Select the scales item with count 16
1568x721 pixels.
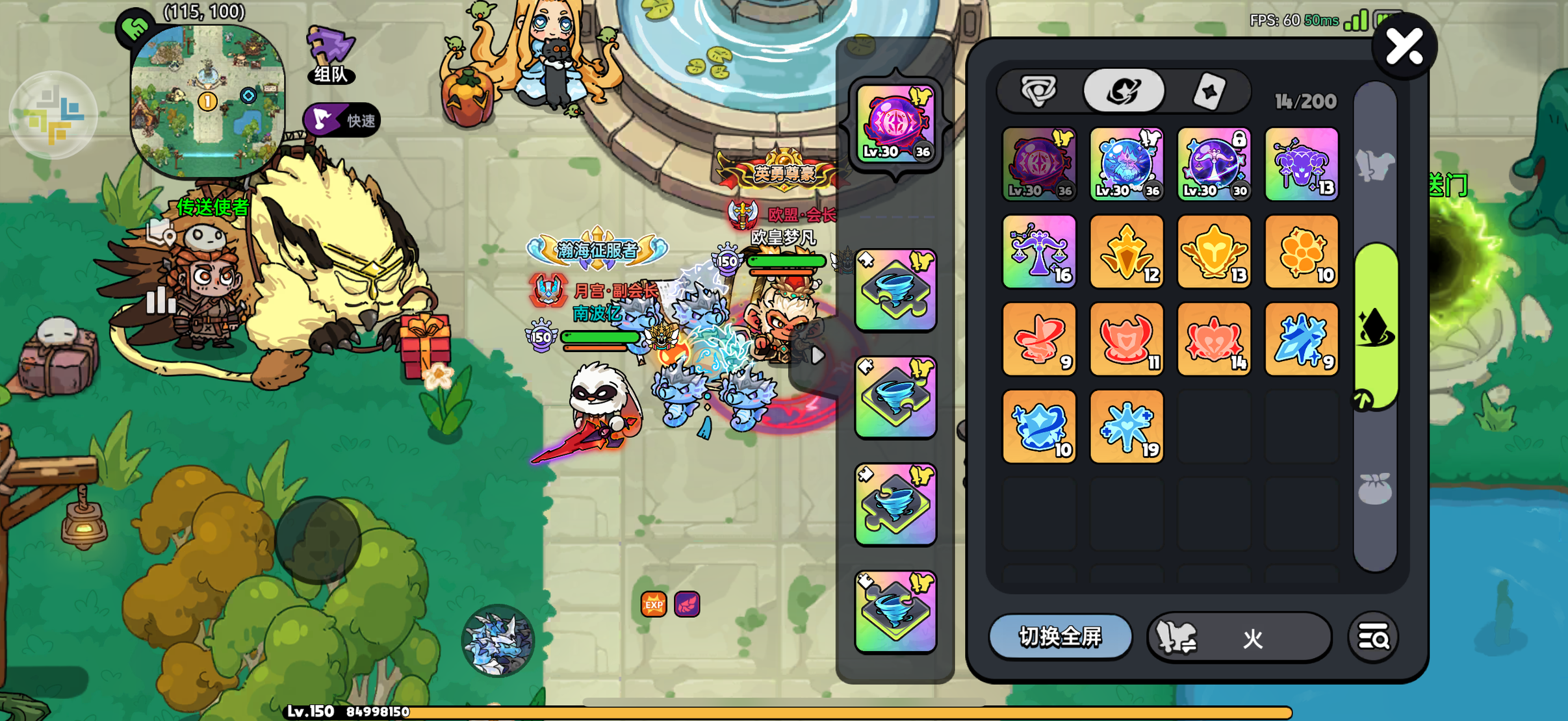coord(1039,252)
